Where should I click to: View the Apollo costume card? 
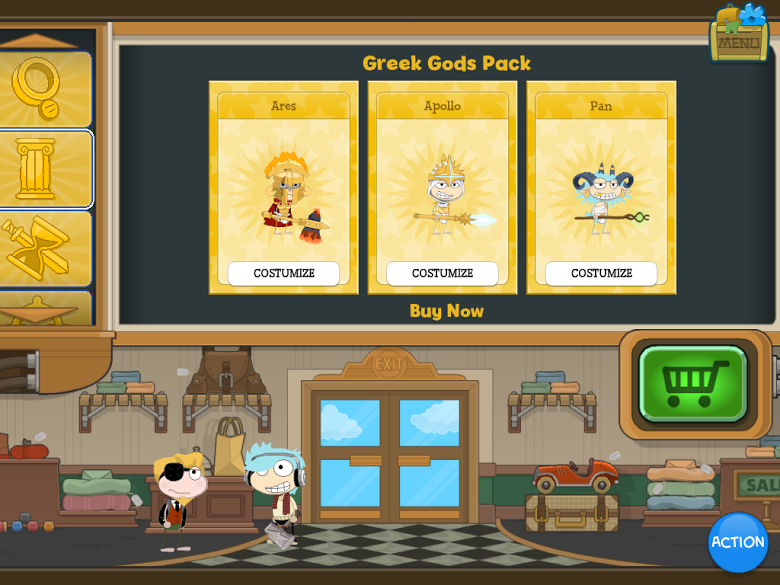(442, 185)
